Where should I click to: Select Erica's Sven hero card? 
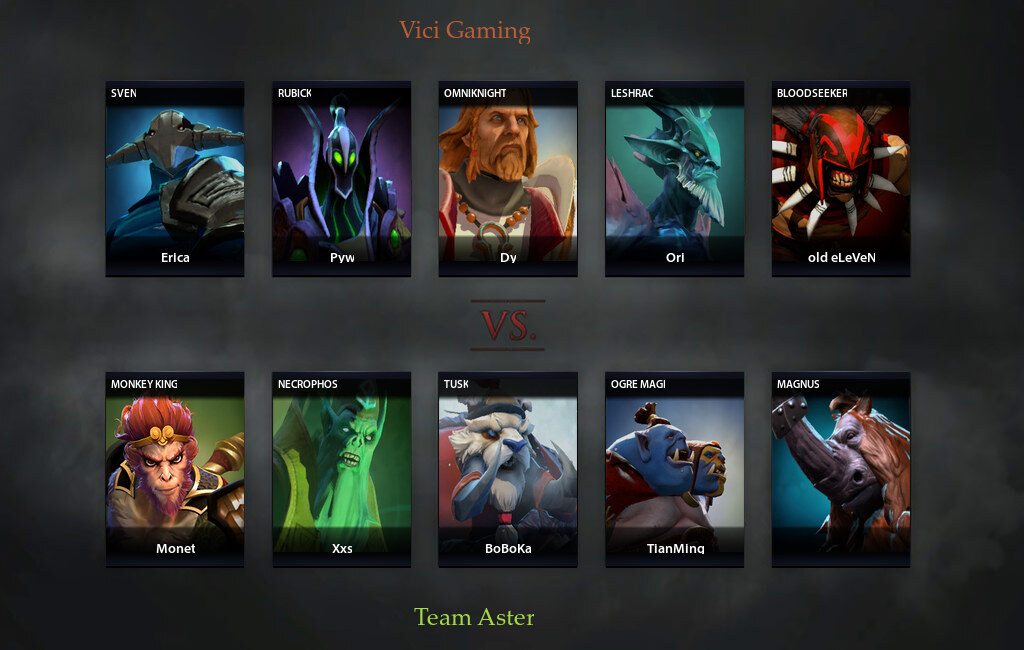175,178
